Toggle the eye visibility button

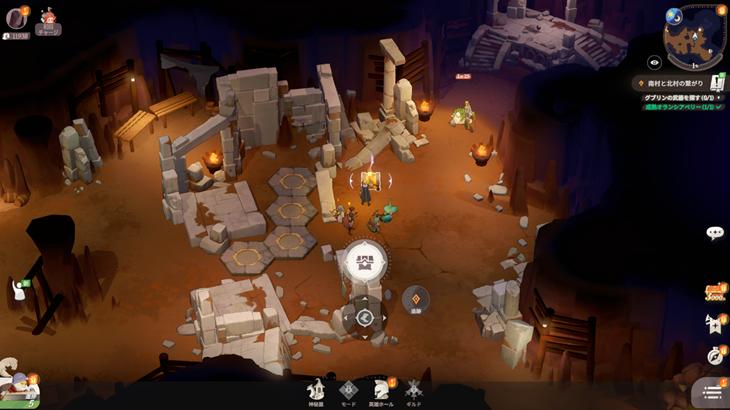[654, 62]
